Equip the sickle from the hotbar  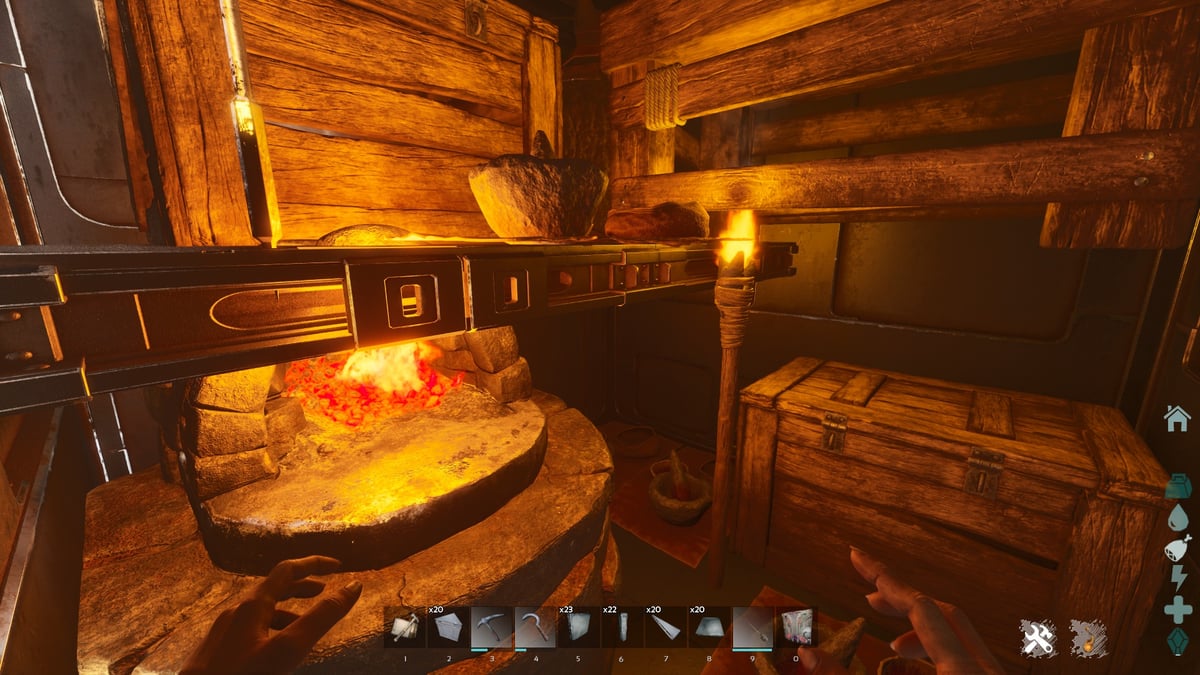click(x=535, y=627)
